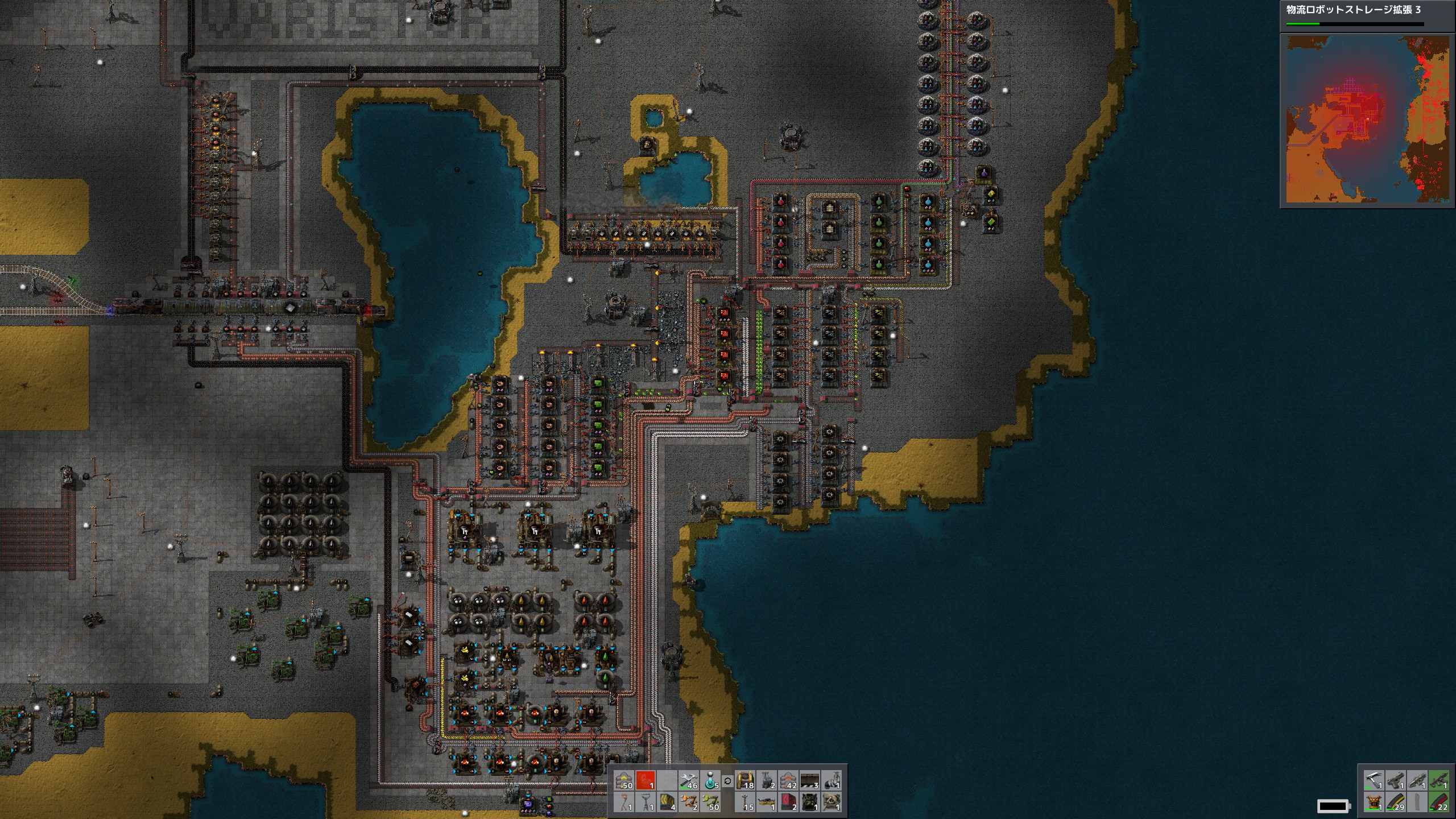Select the pistol weapon slot
This screenshot has height=819, width=1456.
pos(1396,781)
